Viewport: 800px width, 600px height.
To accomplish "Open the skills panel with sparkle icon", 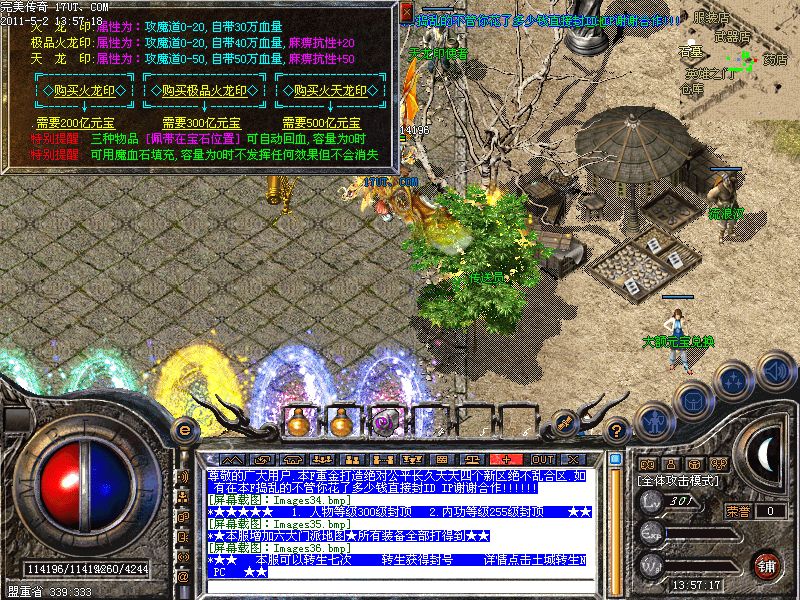I will pyautogui.click(x=734, y=381).
